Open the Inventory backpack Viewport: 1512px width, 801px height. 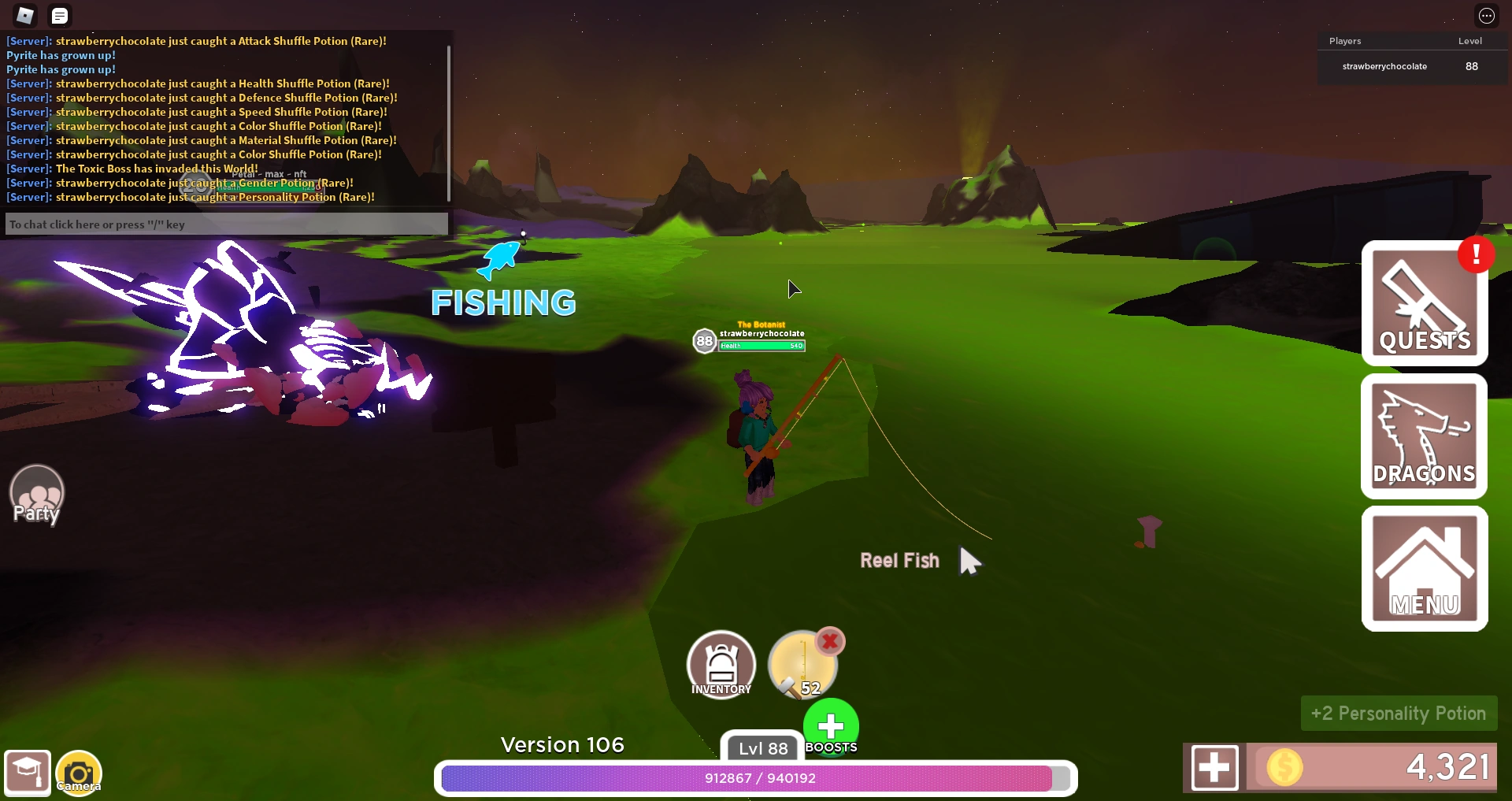tap(721, 664)
